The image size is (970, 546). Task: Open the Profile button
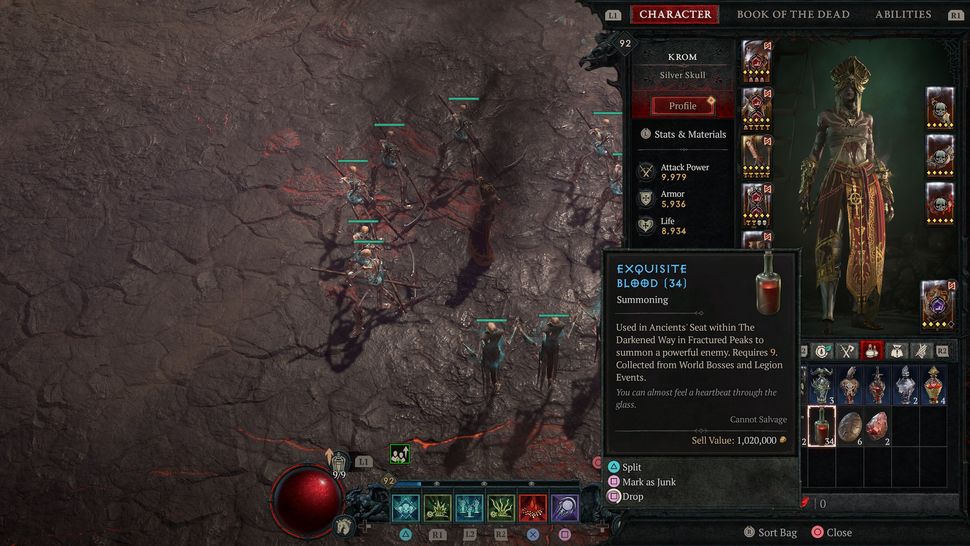(x=683, y=106)
